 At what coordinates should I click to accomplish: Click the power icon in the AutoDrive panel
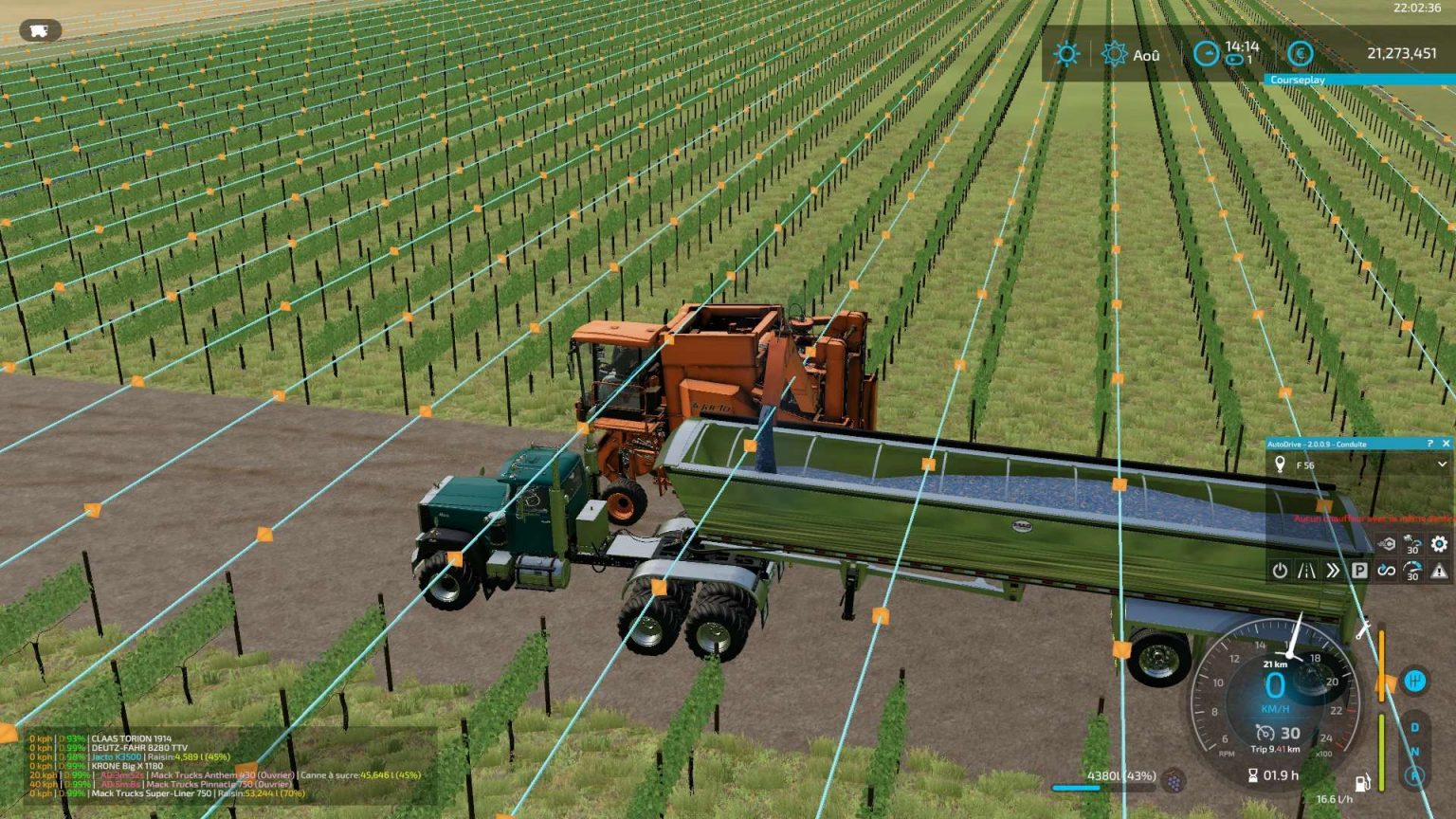click(x=1280, y=570)
